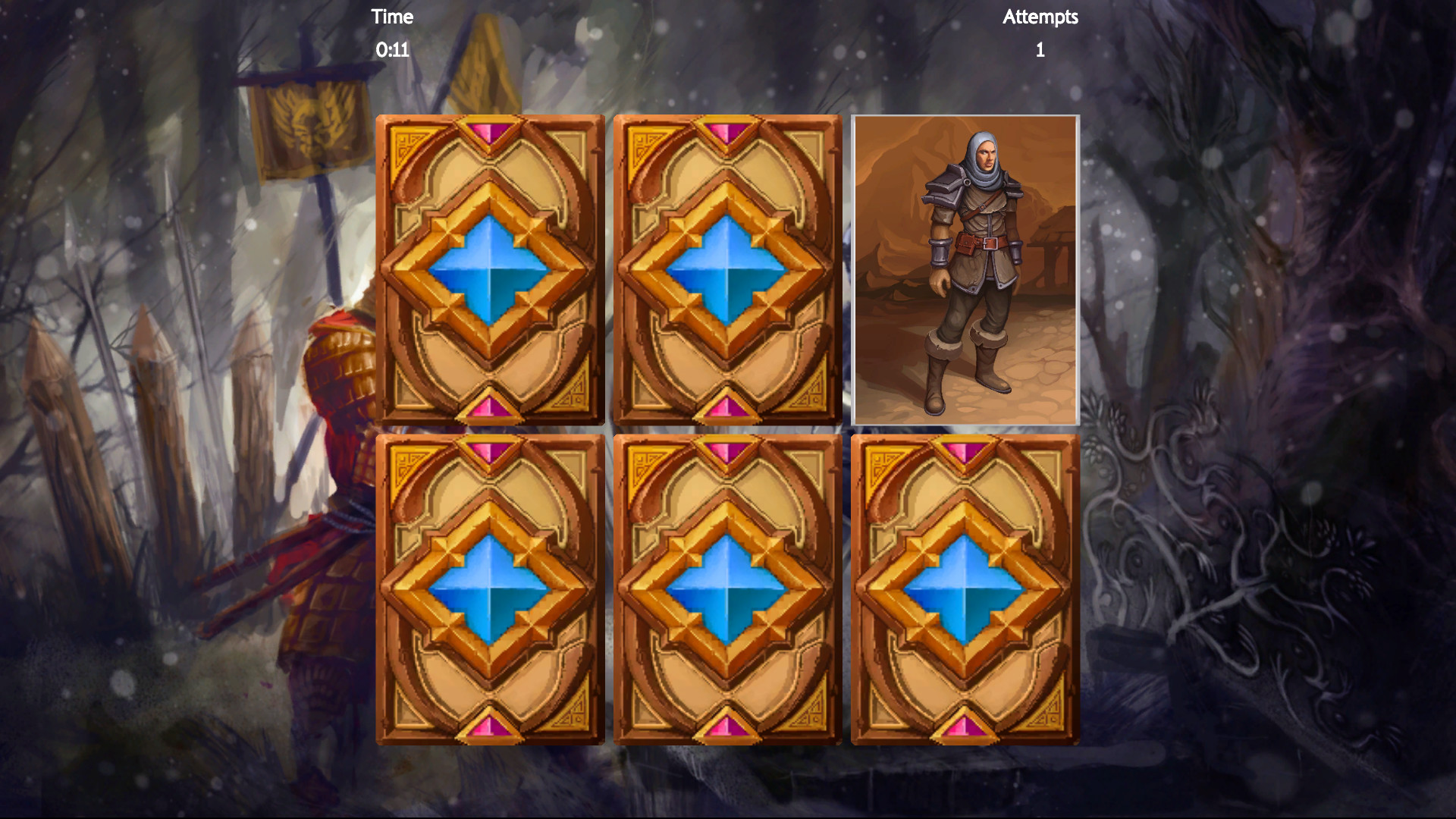Image resolution: width=1456 pixels, height=819 pixels.
Task: Click the blue gem on the bottom-right card
Action: [x=963, y=591]
